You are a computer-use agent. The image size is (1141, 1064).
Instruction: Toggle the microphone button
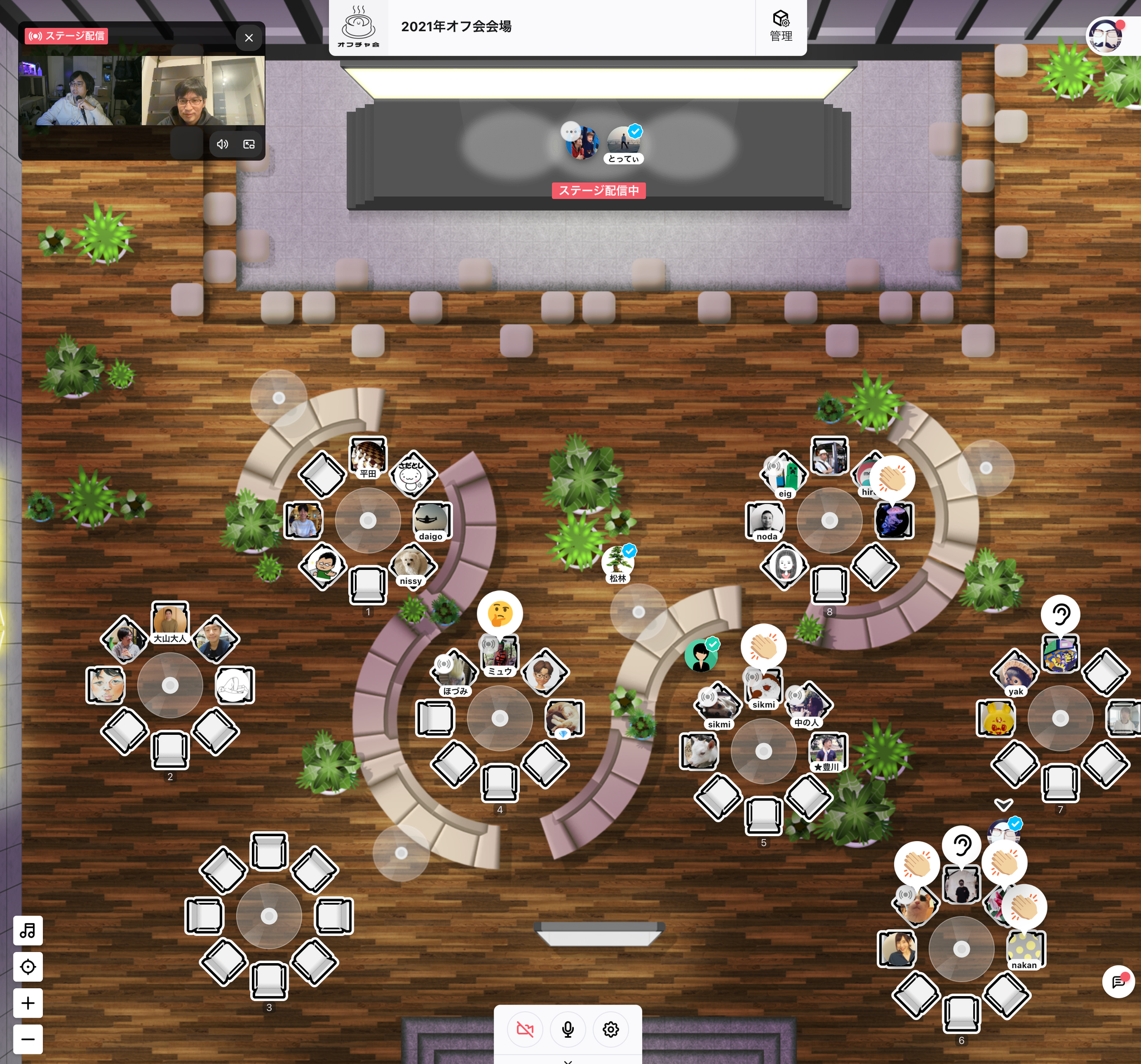(568, 1029)
